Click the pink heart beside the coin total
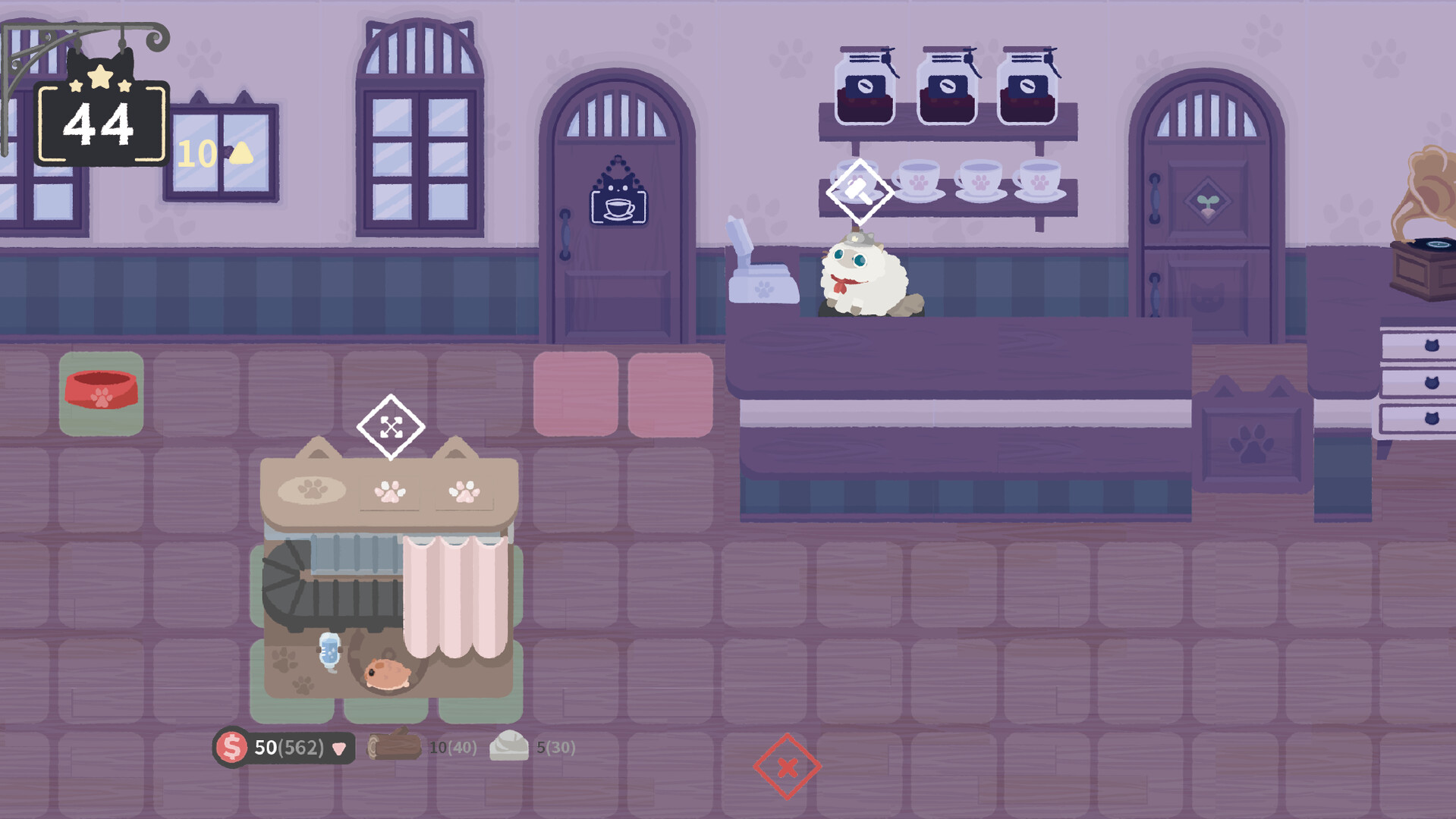The height and width of the screenshot is (819, 1456). coord(339,748)
